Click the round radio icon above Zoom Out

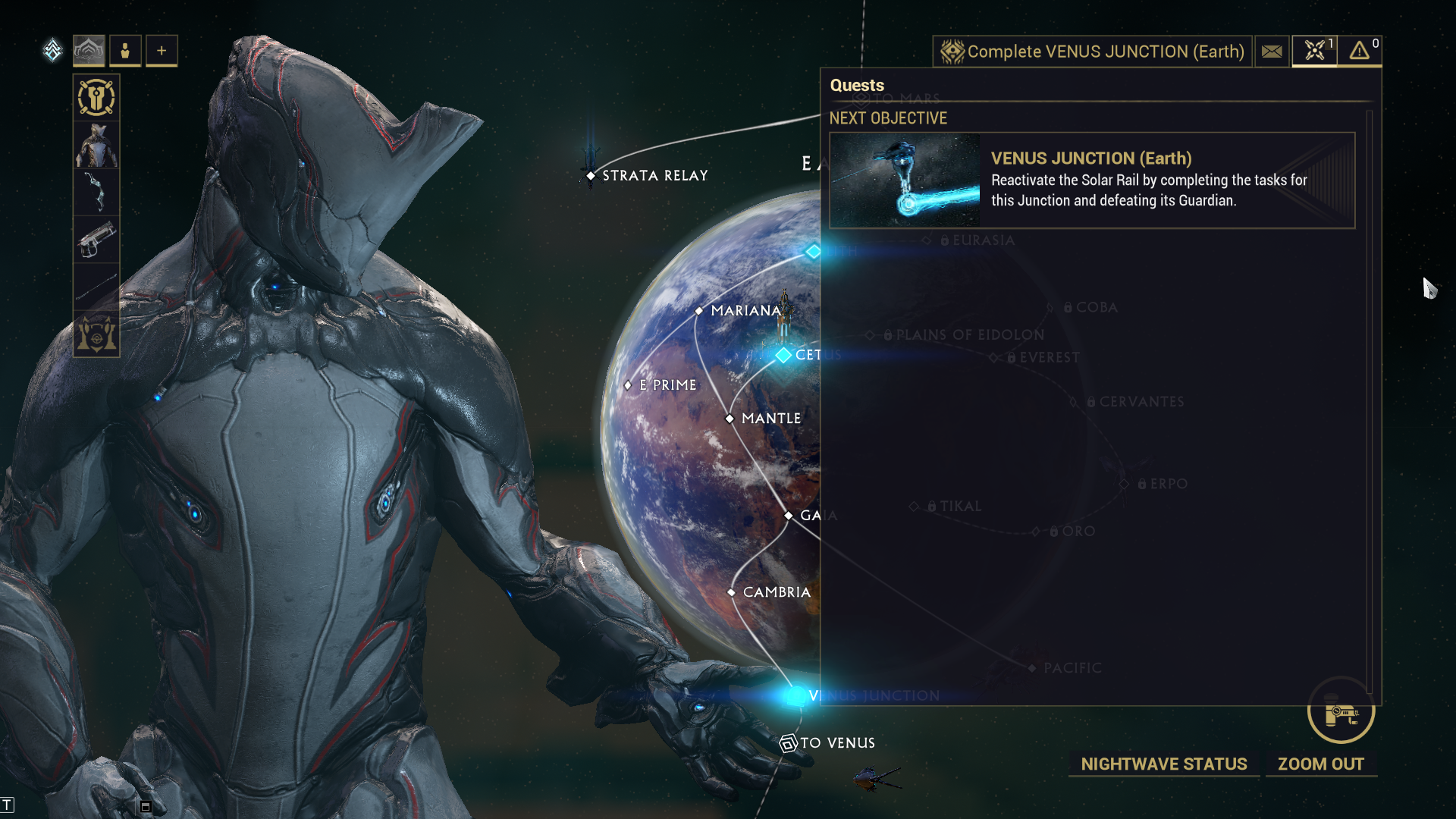[1340, 711]
